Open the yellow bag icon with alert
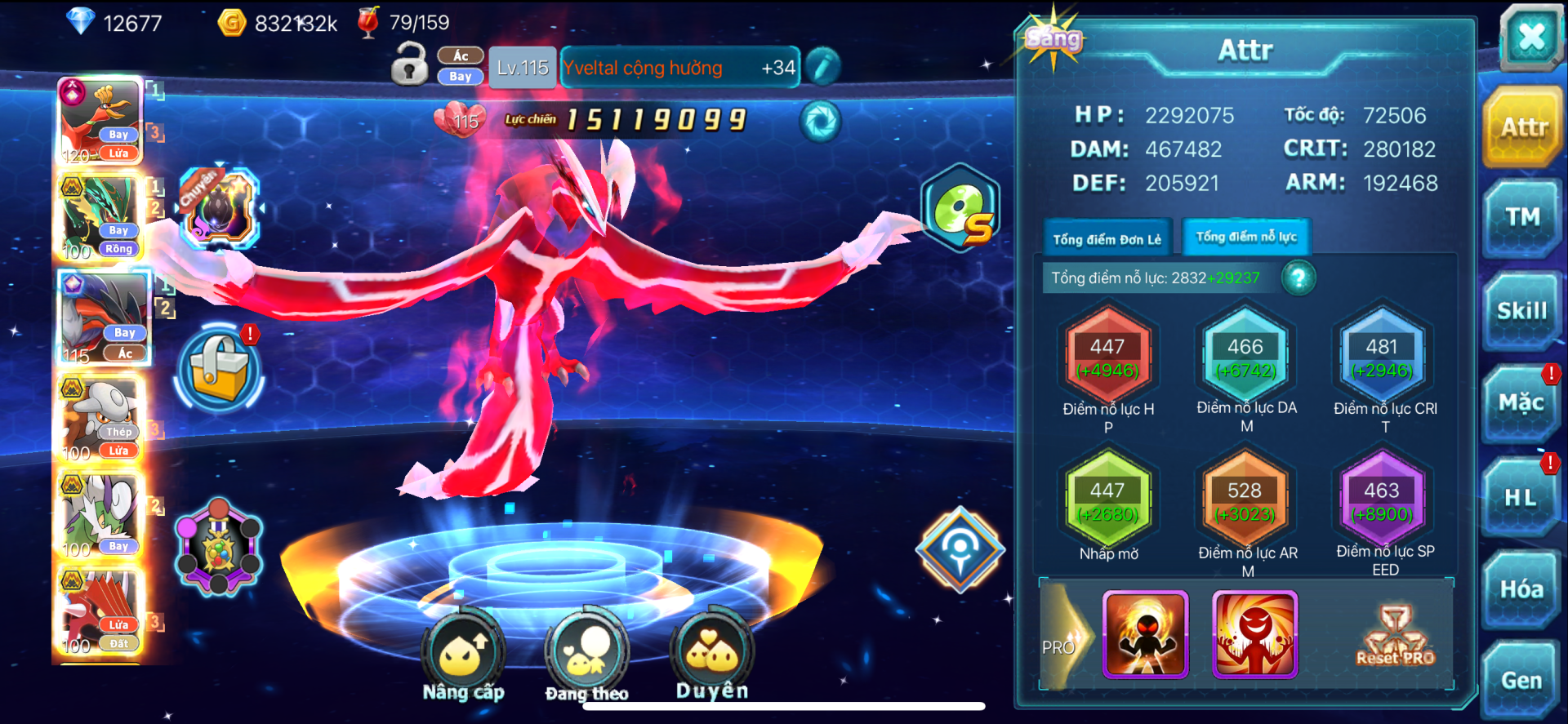This screenshot has width=1568, height=724. [x=219, y=368]
